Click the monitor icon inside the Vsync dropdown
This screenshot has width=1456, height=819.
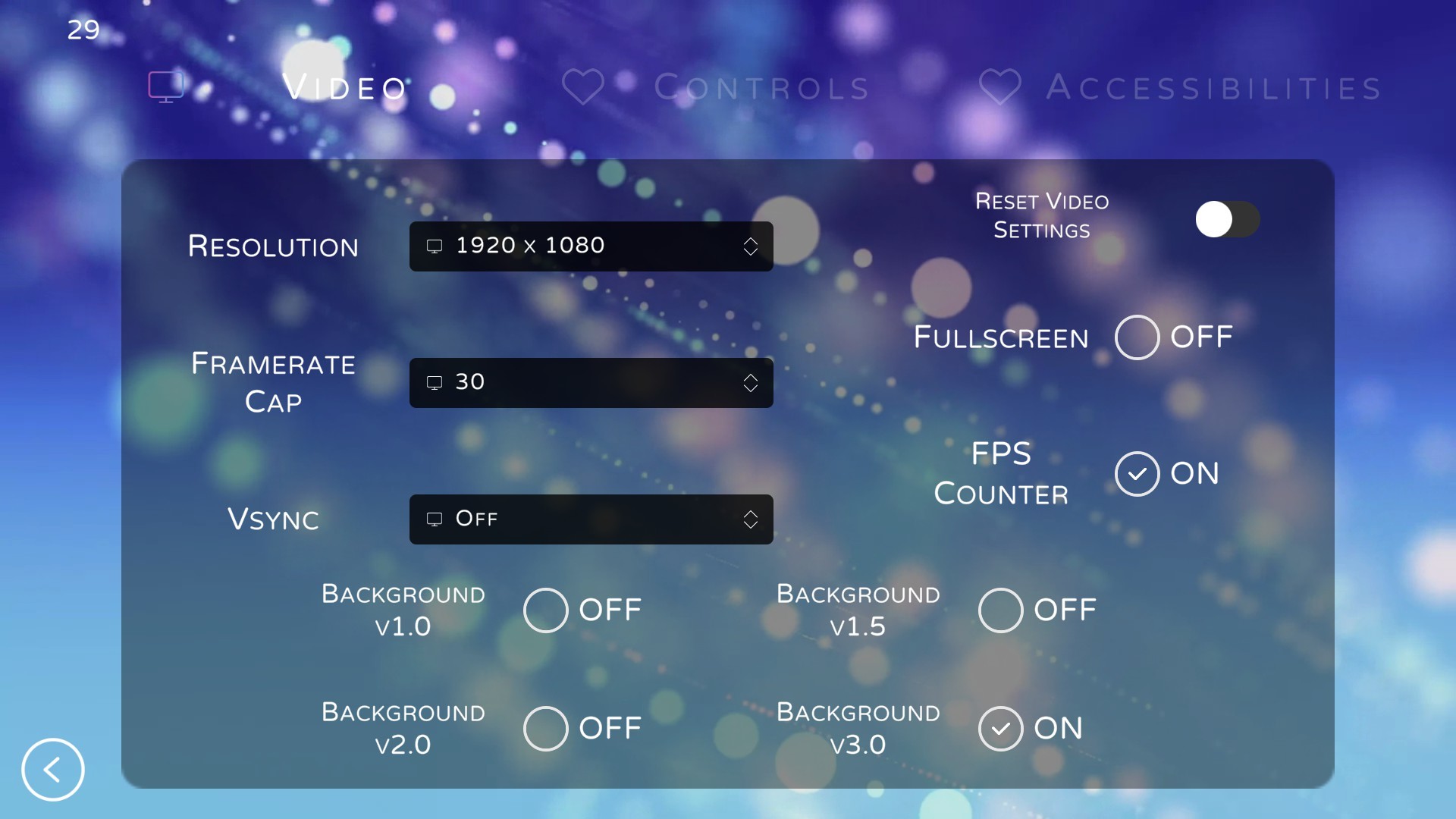tap(434, 519)
